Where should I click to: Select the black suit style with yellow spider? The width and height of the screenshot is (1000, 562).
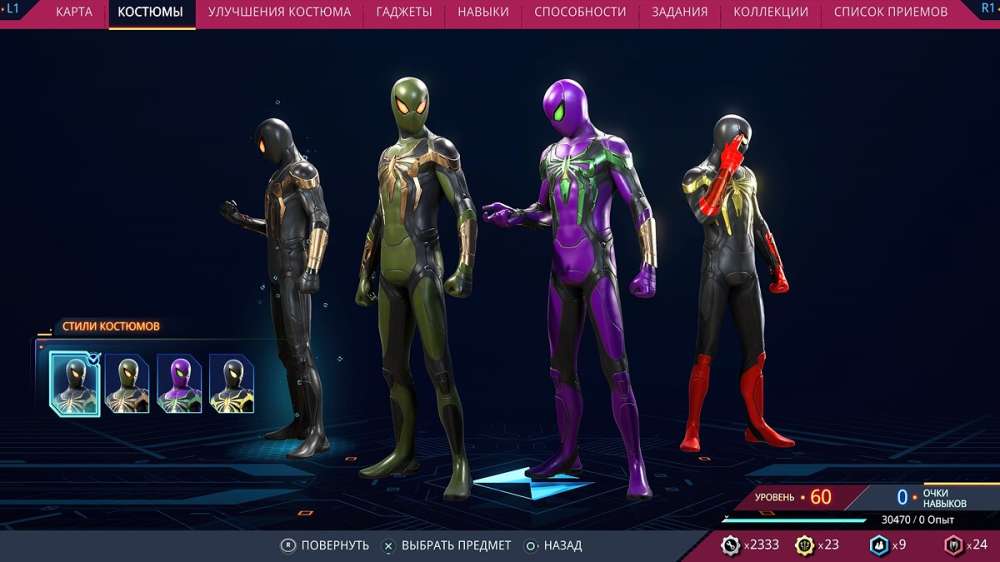(x=231, y=384)
